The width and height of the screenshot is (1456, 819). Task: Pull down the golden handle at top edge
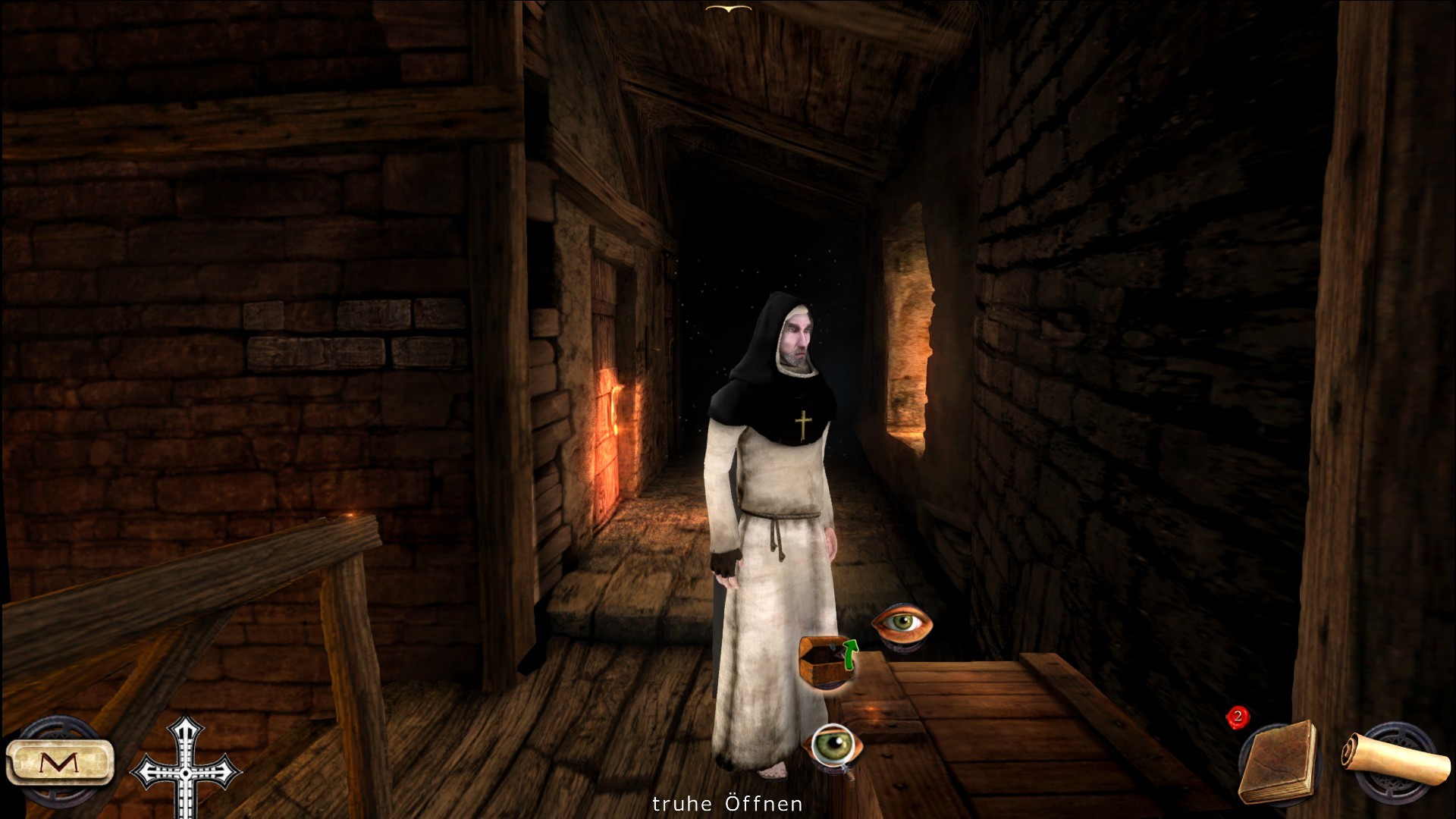point(728,8)
